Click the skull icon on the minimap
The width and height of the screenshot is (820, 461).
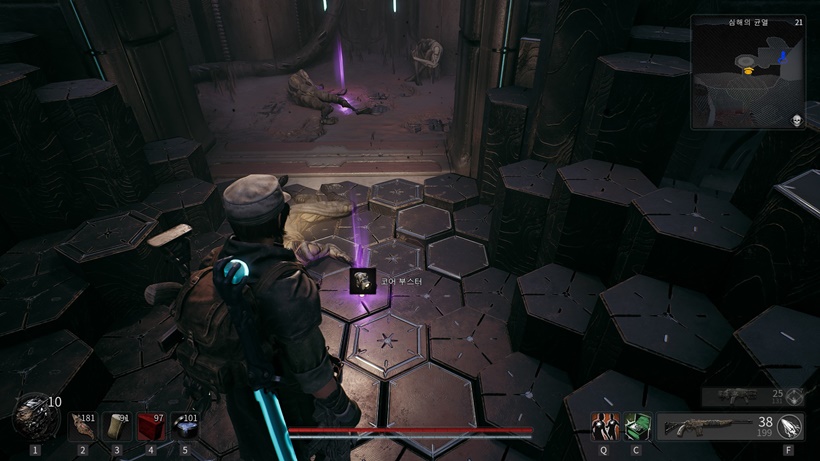pos(797,121)
